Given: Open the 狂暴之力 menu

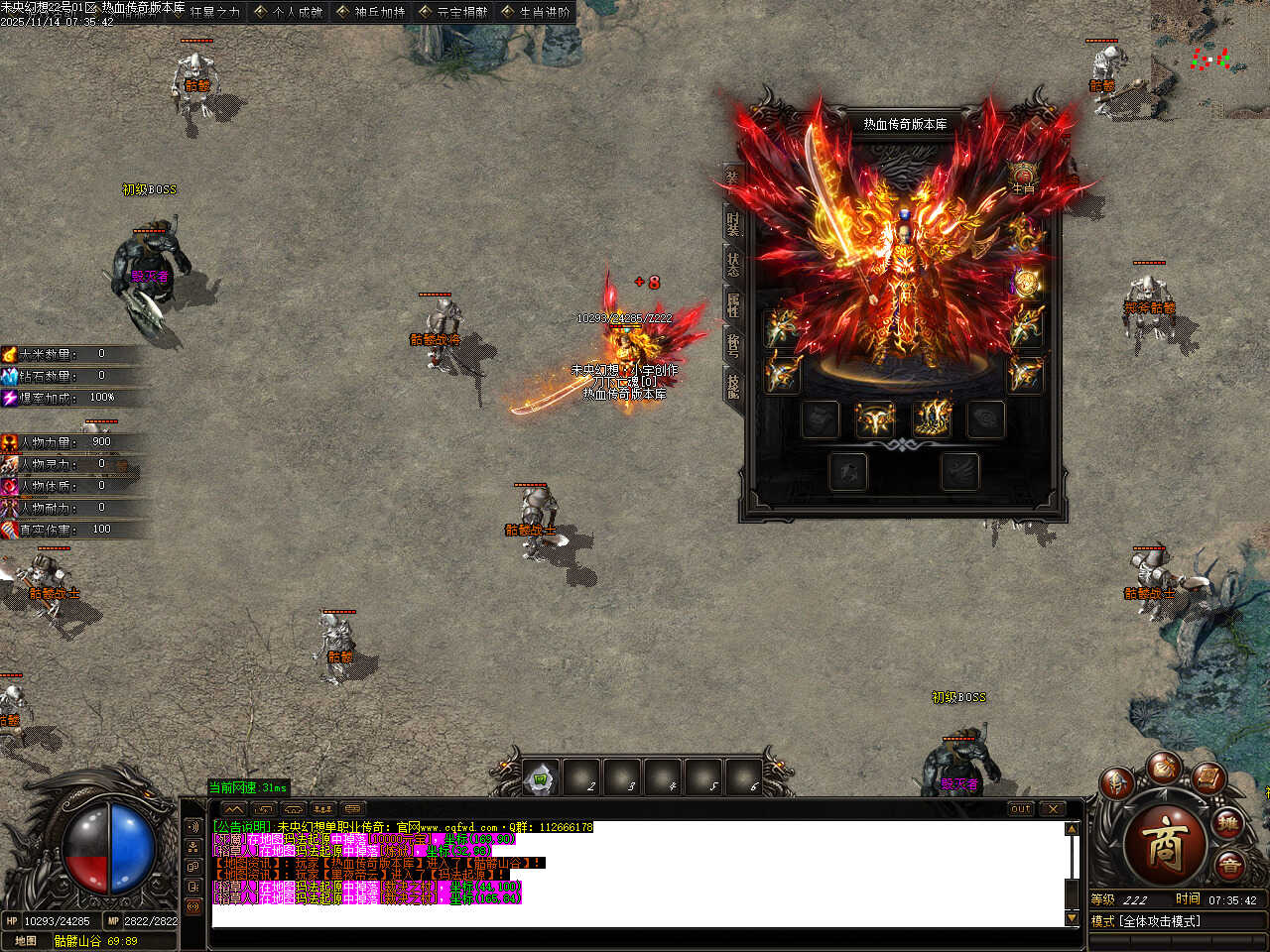Looking at the screenshot, I should pos(207,12).
